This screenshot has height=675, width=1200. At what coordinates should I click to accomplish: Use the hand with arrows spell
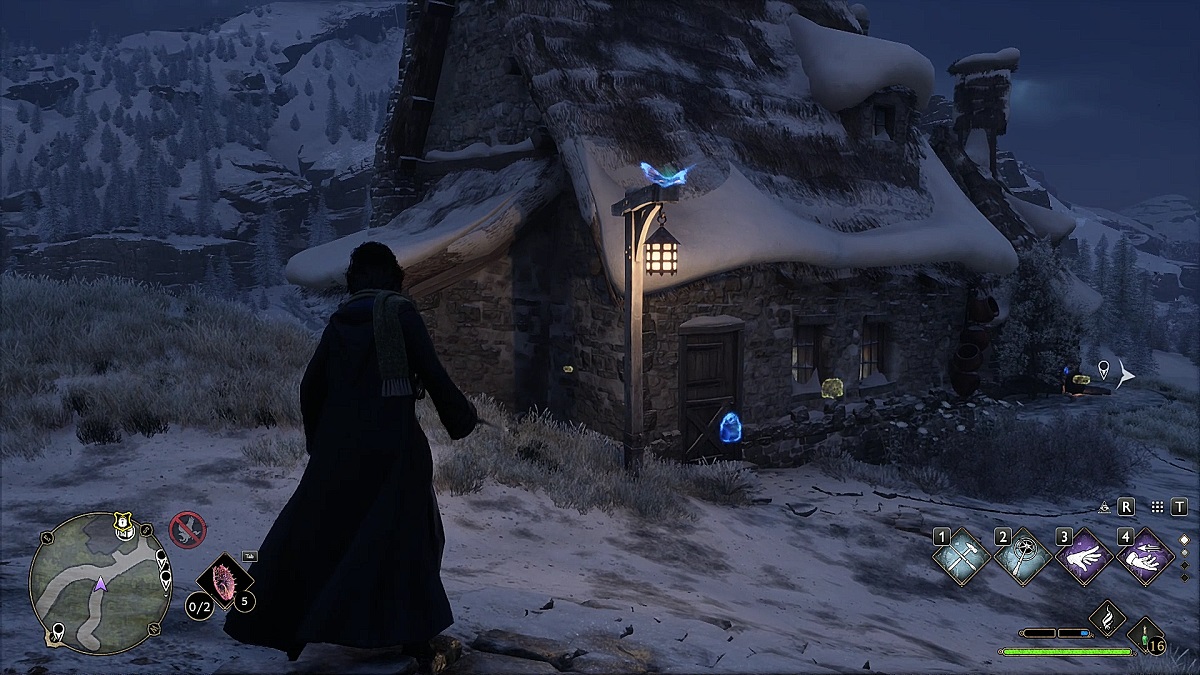click(x=1144, y=558)
